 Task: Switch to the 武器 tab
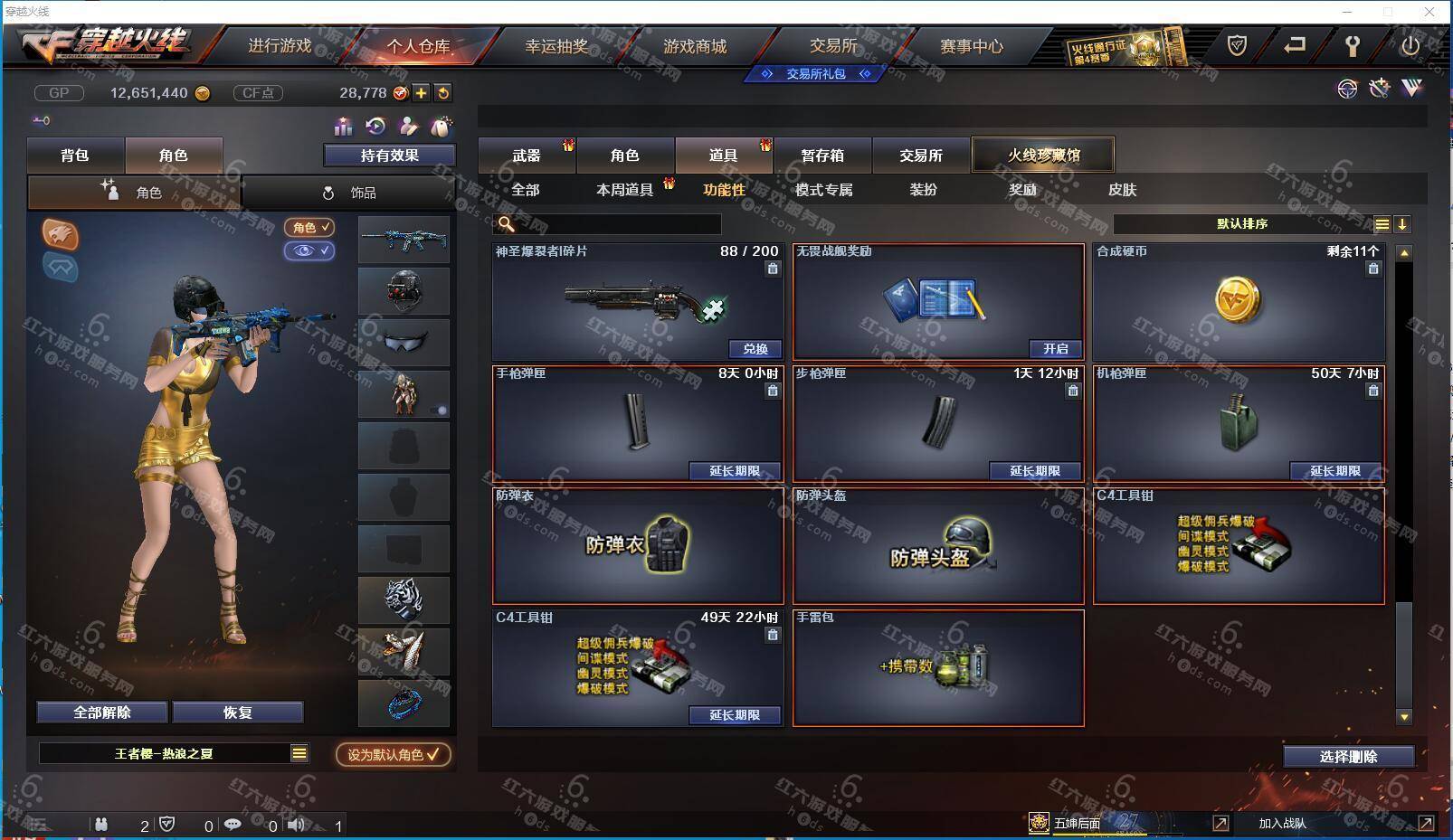point(527,156)
